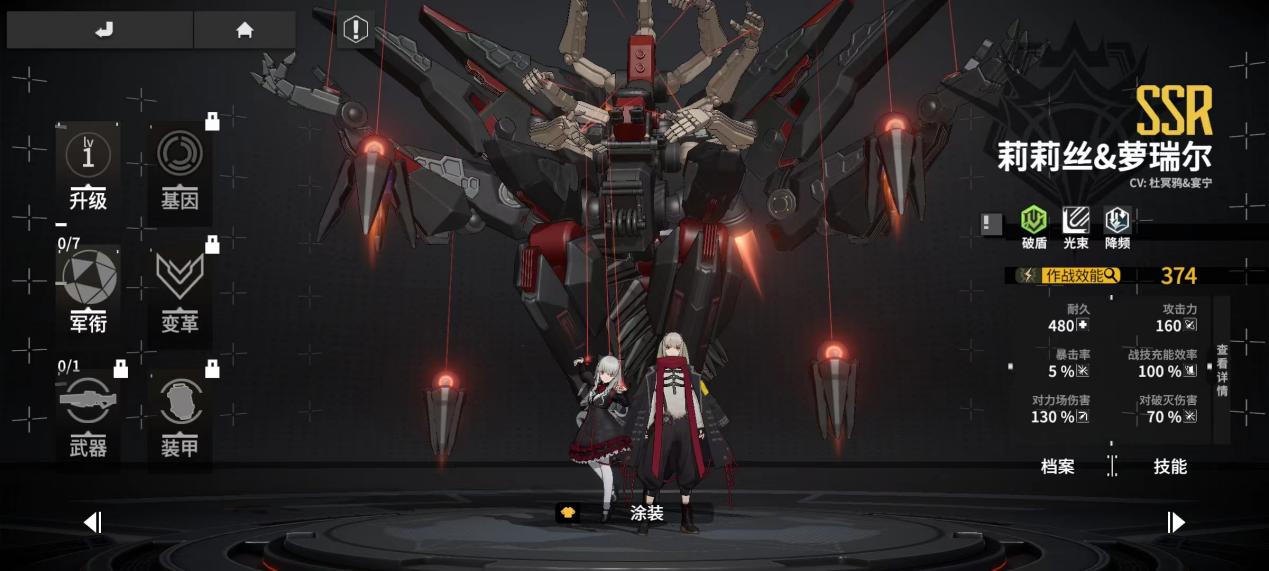
Task: Go back using the return arrow button
Action: coord(104,30)
